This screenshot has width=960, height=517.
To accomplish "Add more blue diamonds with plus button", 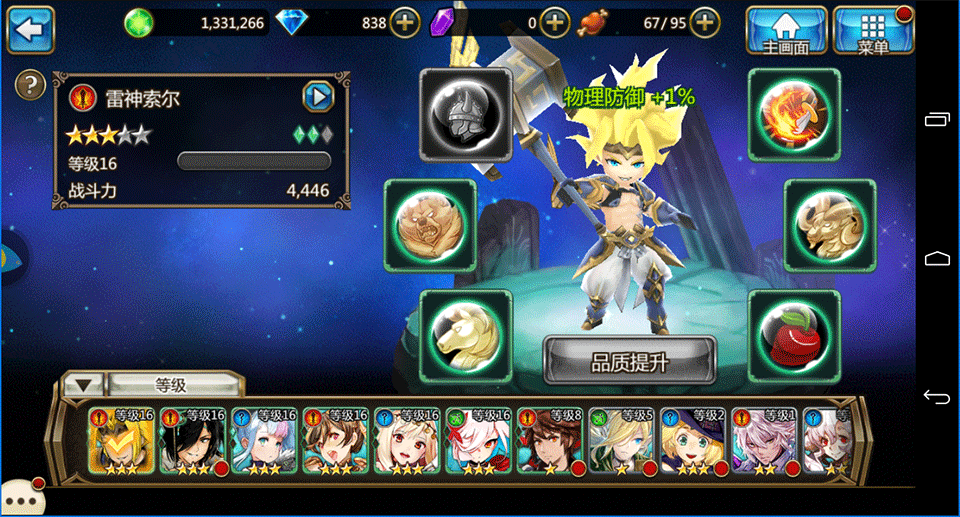I will 404,22.
